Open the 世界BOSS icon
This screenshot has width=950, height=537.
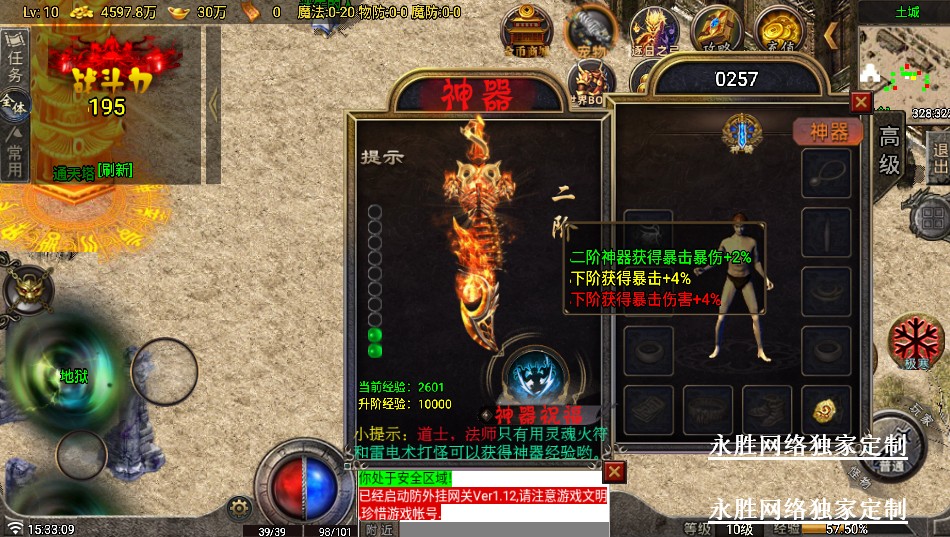[x=589, y=81]
